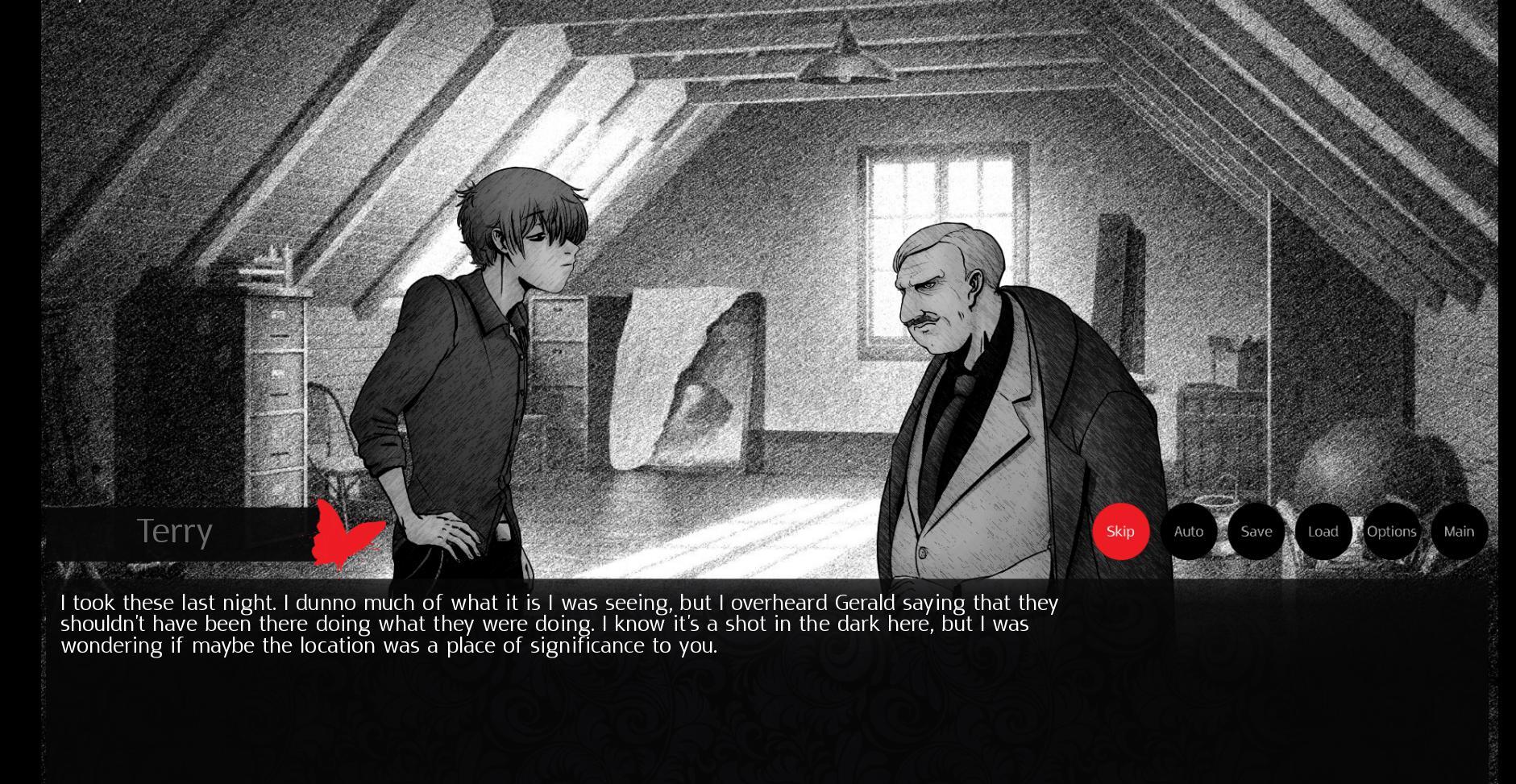Open the Options circle icon
1516x784 pixels.
tap(1391, 531)
